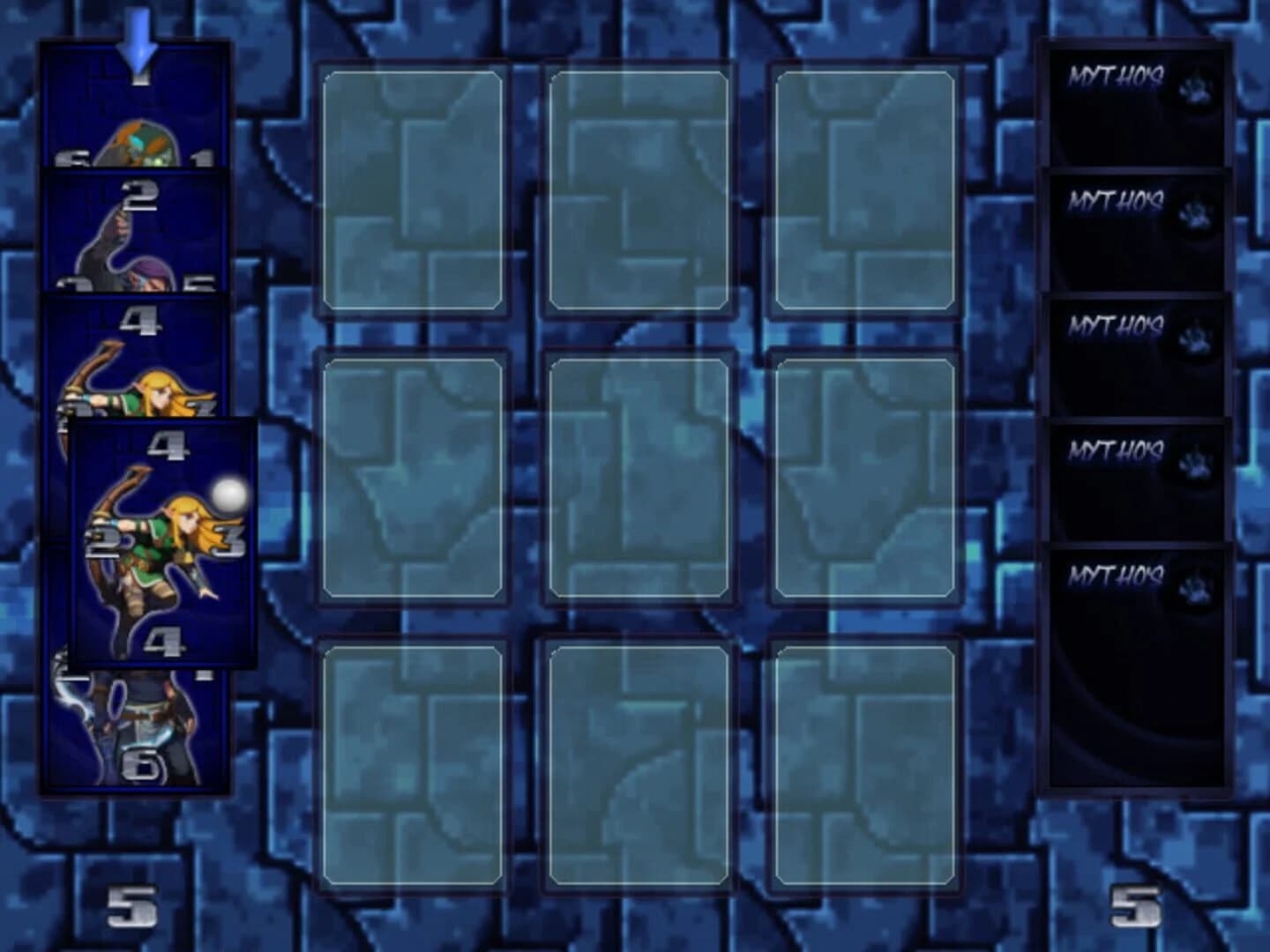Click the blue turn indicator arrow
The height and width of the screenshot is (952, 1270).
[139, 35]
